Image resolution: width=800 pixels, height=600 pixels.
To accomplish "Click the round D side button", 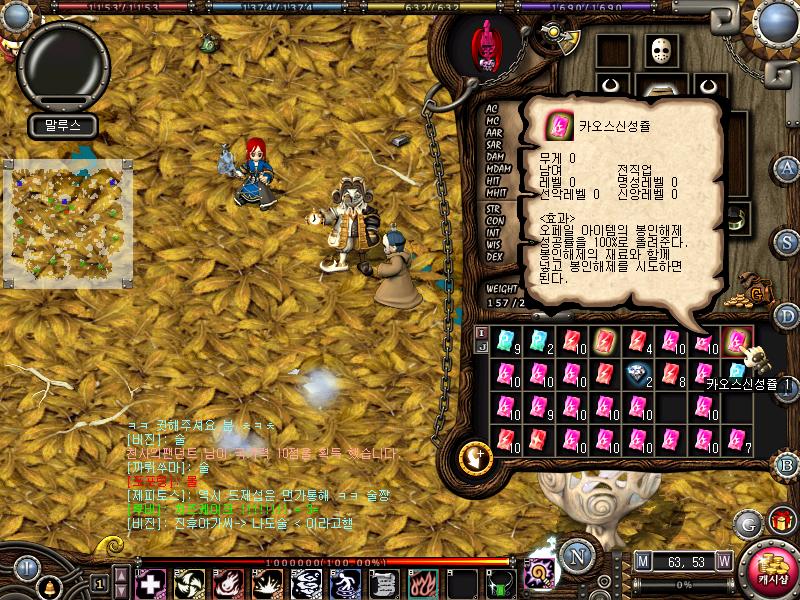I will click(x=787, y=316).
